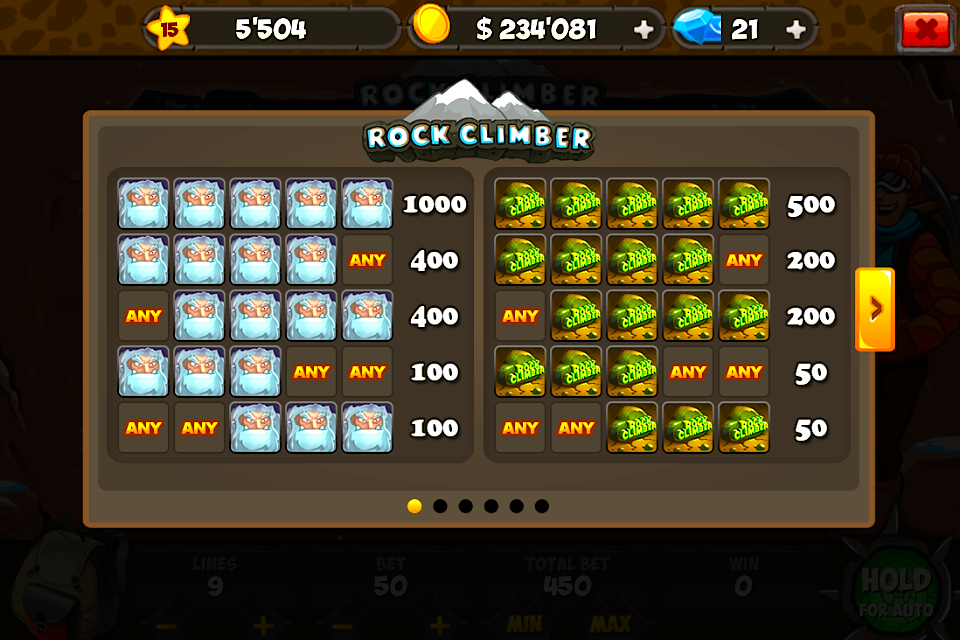960x640 pixels.
Task: Tap the gold coin icon
Action: click(432, 24)
